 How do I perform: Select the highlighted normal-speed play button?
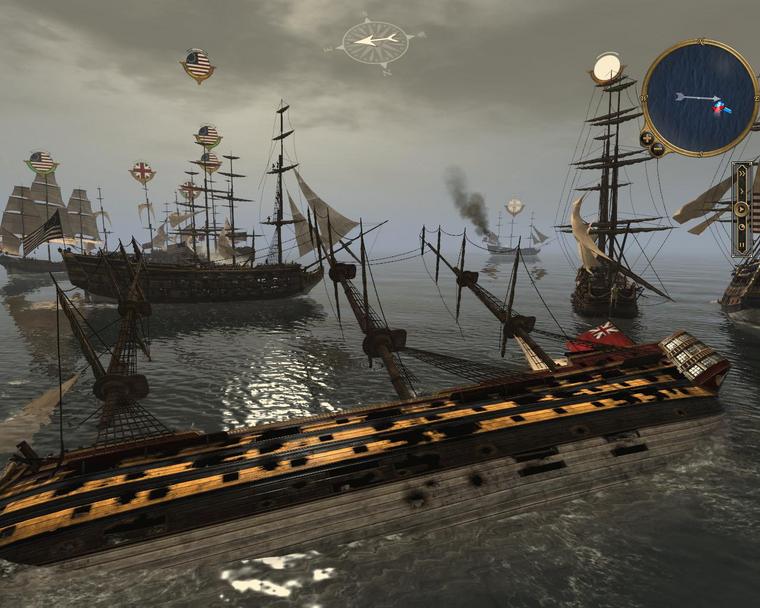point(742,210)
